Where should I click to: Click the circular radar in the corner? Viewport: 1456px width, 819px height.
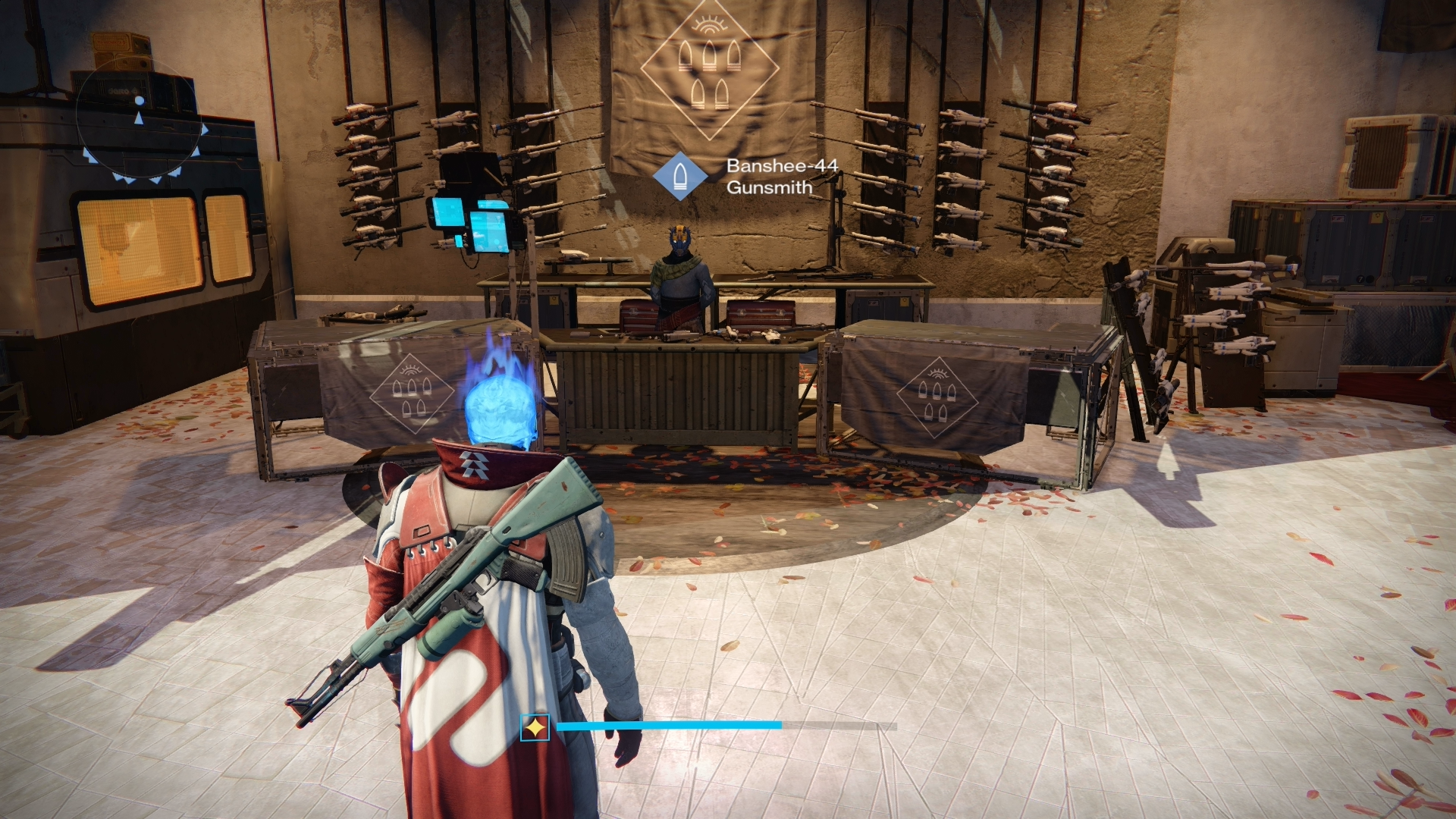coord(140,120)
